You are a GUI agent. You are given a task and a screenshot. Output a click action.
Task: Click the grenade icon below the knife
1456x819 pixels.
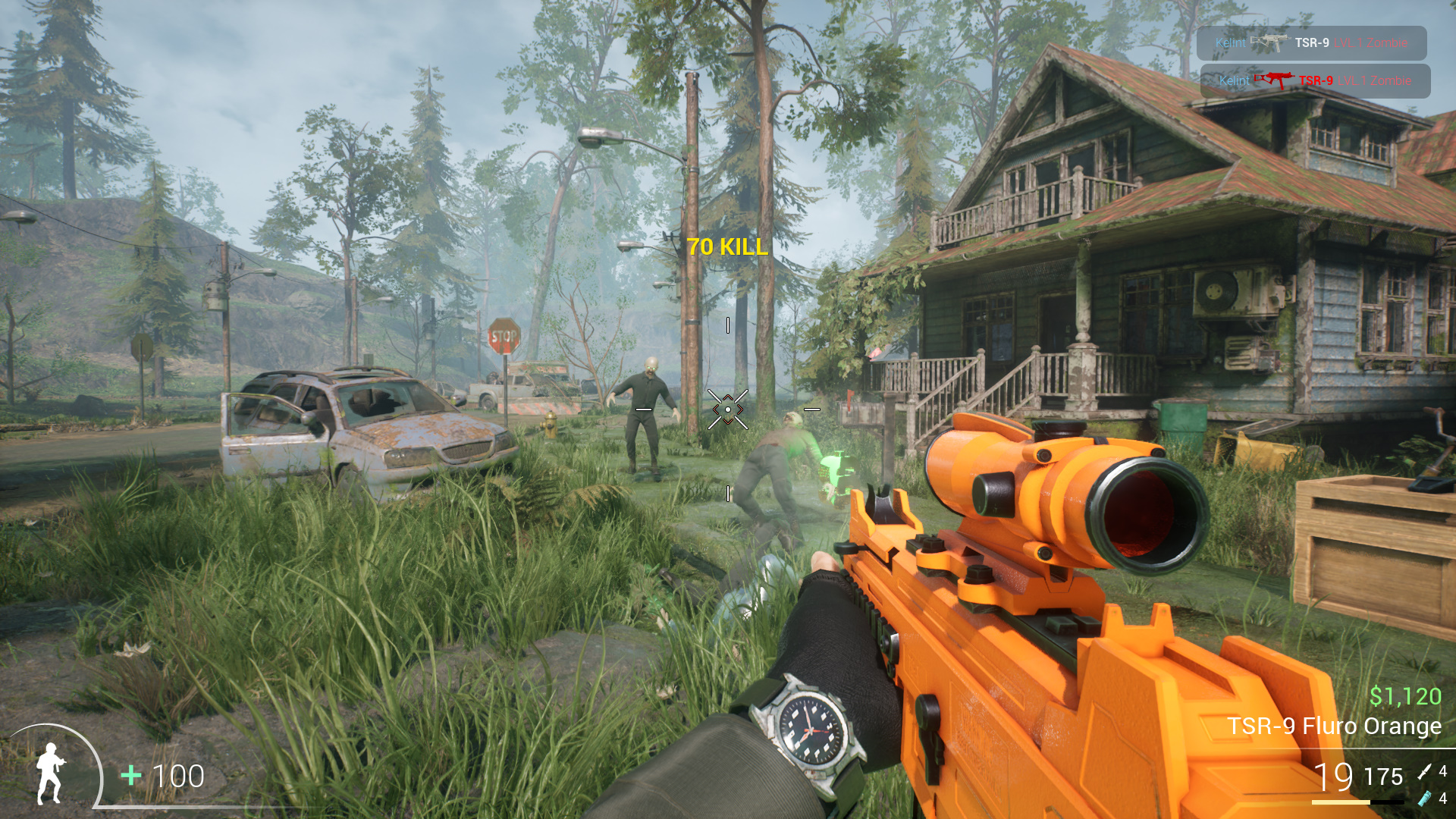point(1426,799)
